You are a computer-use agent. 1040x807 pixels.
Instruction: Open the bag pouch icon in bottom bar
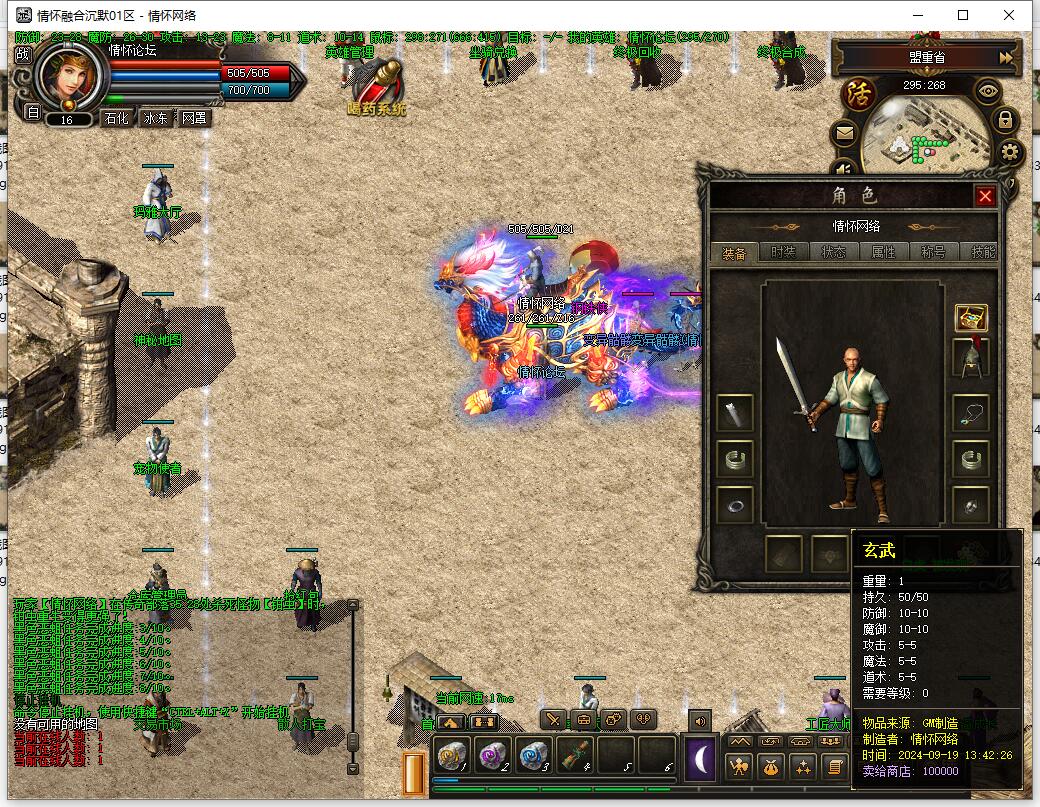[770, 767]
